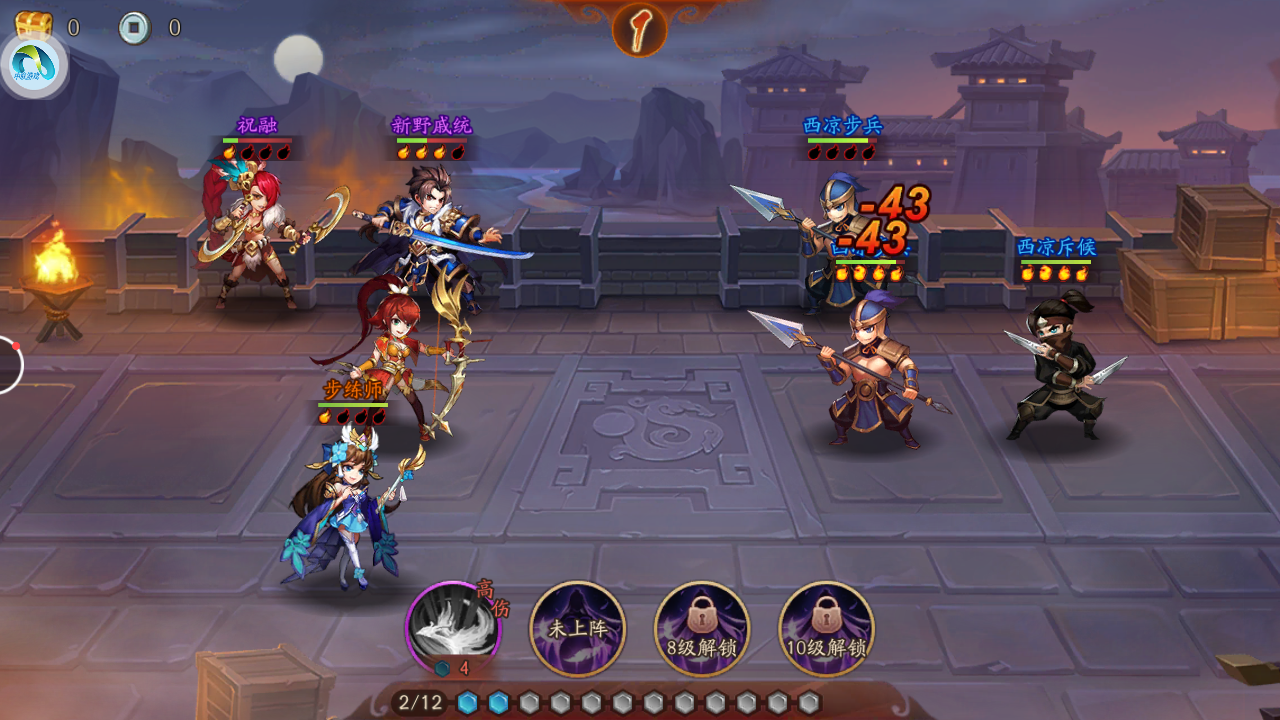Open the blue-green platform logo bubble

click(x=34, y=66)
